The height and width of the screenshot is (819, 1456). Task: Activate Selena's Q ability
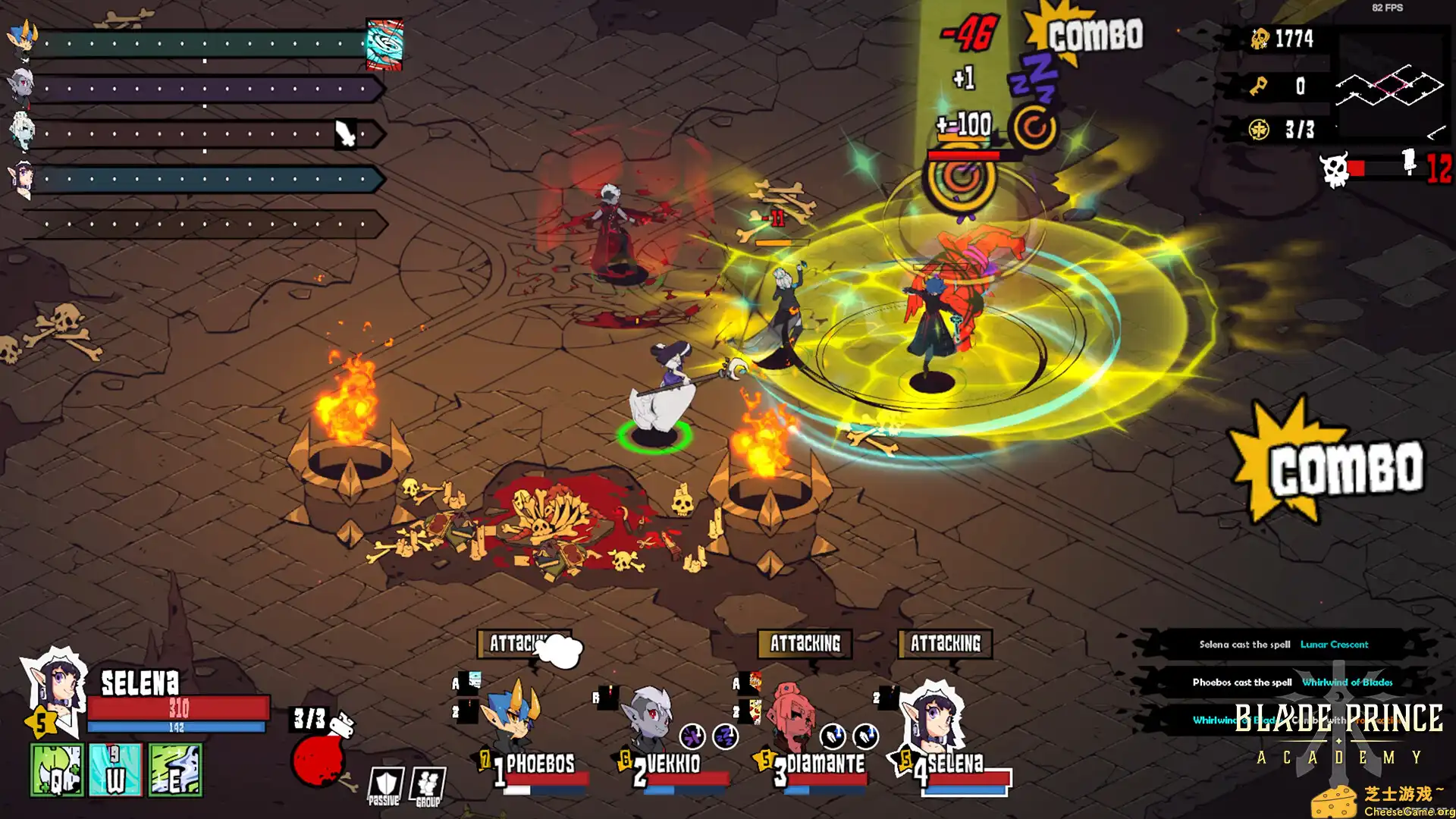[57, 770]
